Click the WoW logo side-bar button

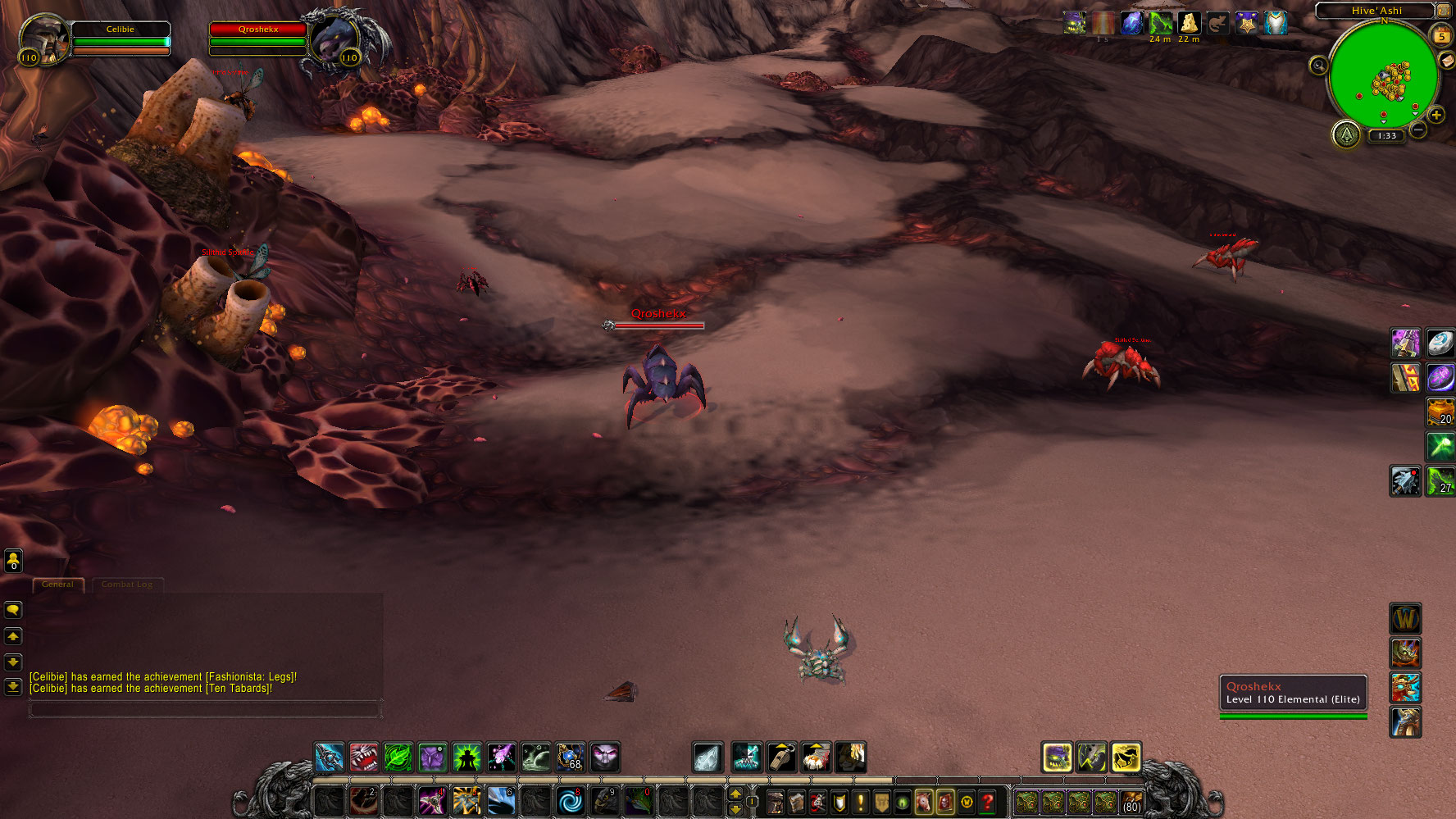point(1405,619)
